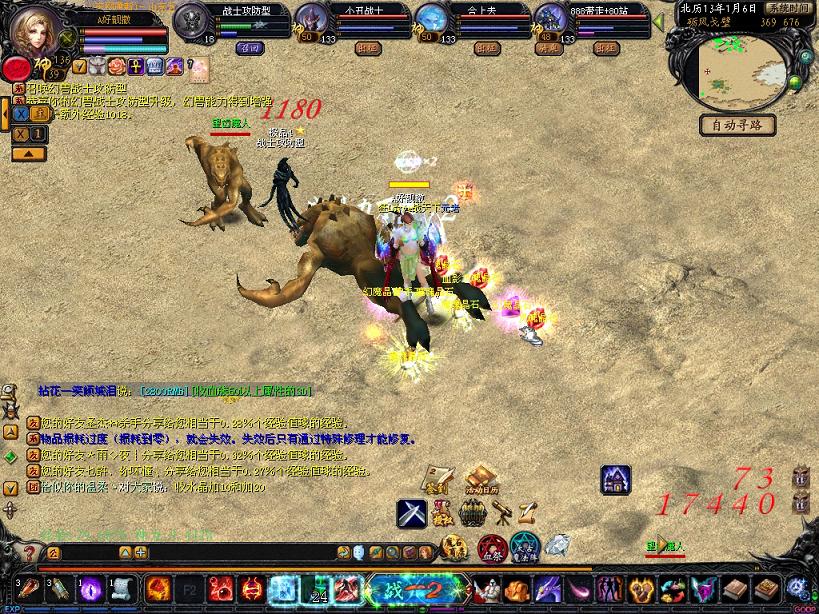
Task: Click the purple house icon
Action: pyautogui.click(x=615, y=480)
